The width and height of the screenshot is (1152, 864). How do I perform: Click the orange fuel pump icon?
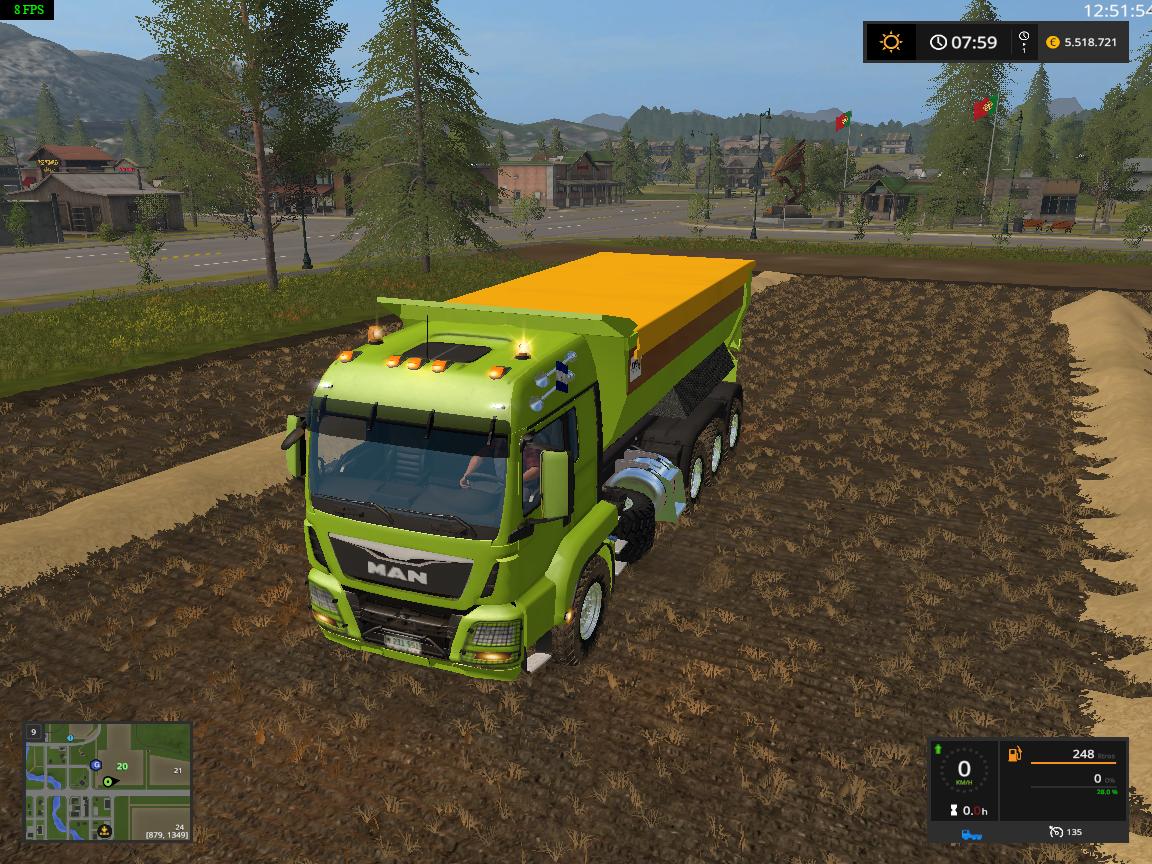[1015, 754]
